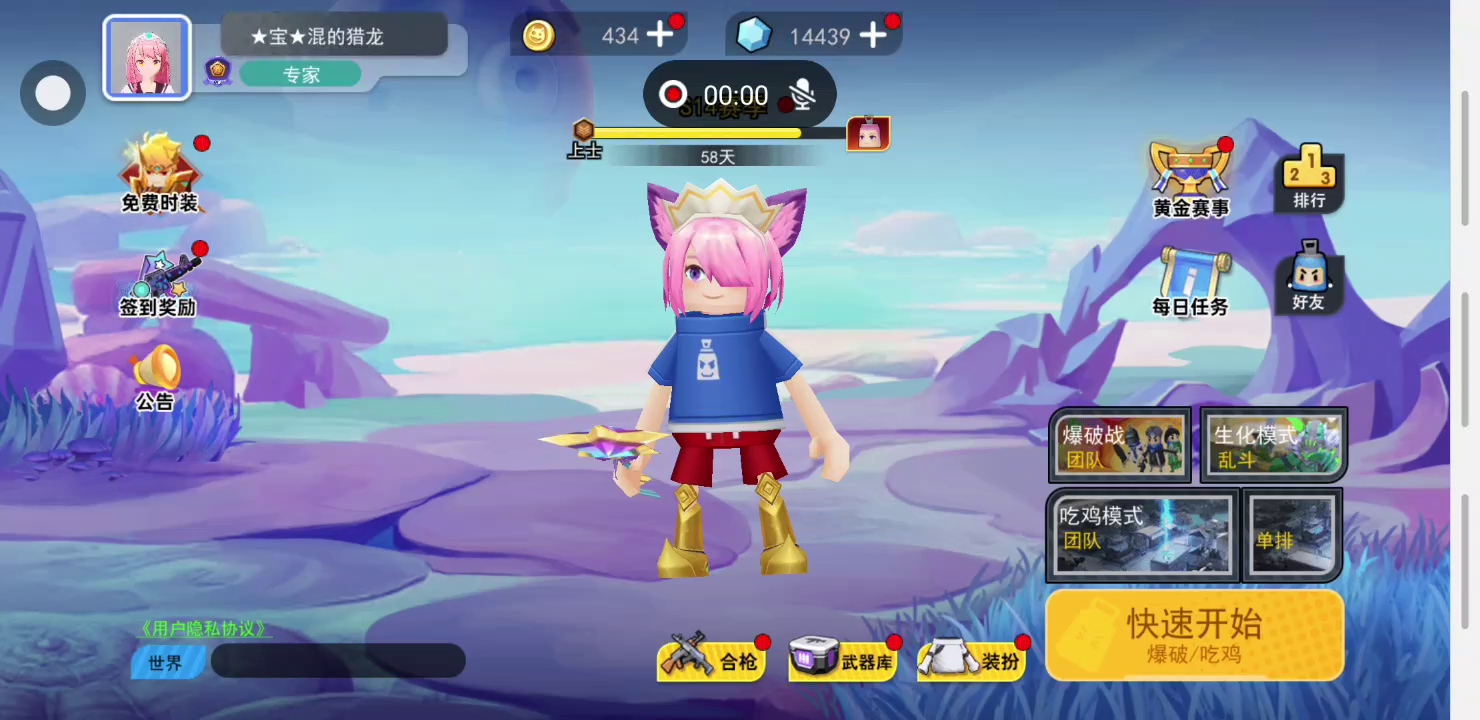Start a match with 快速开始
The image size is (1480, 720).
coord(1194,634)
